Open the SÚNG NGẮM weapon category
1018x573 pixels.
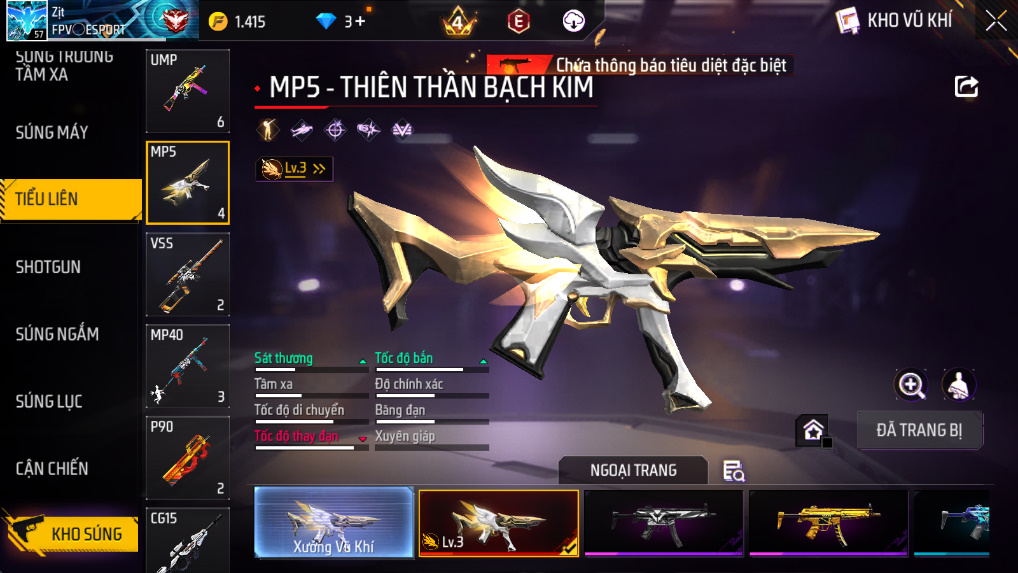[x=57, y=334]
